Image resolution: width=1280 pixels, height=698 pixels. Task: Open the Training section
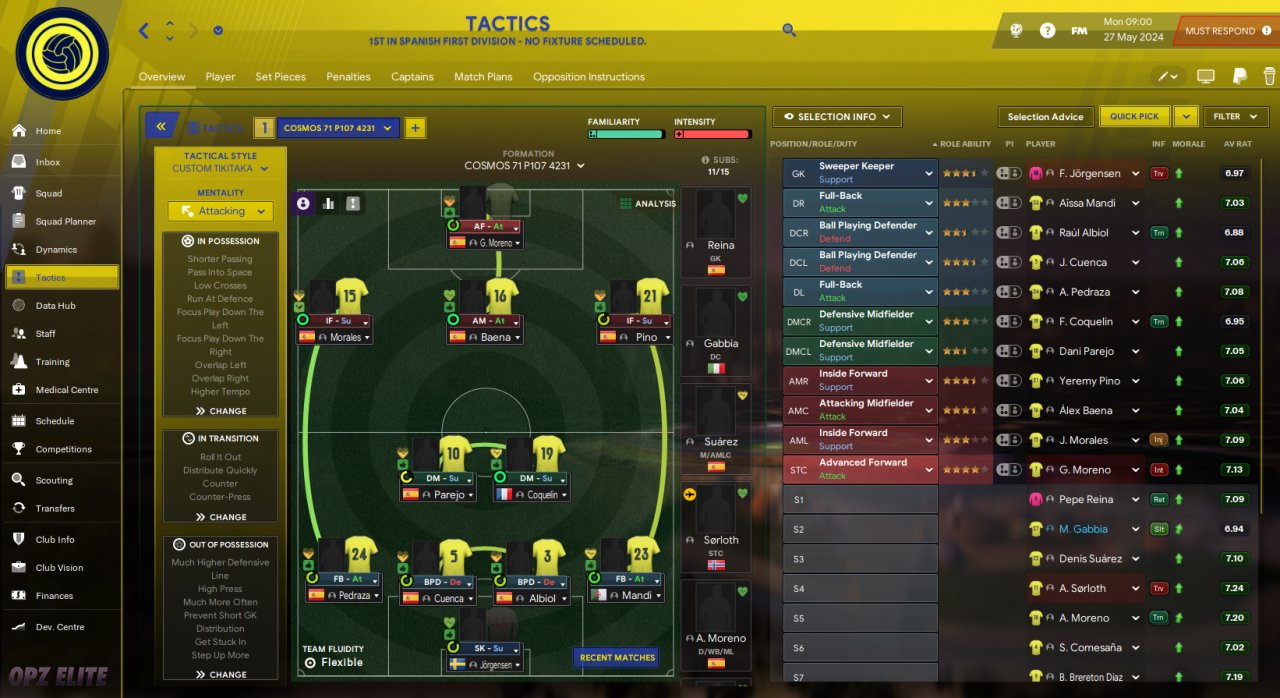coord(52,362)
